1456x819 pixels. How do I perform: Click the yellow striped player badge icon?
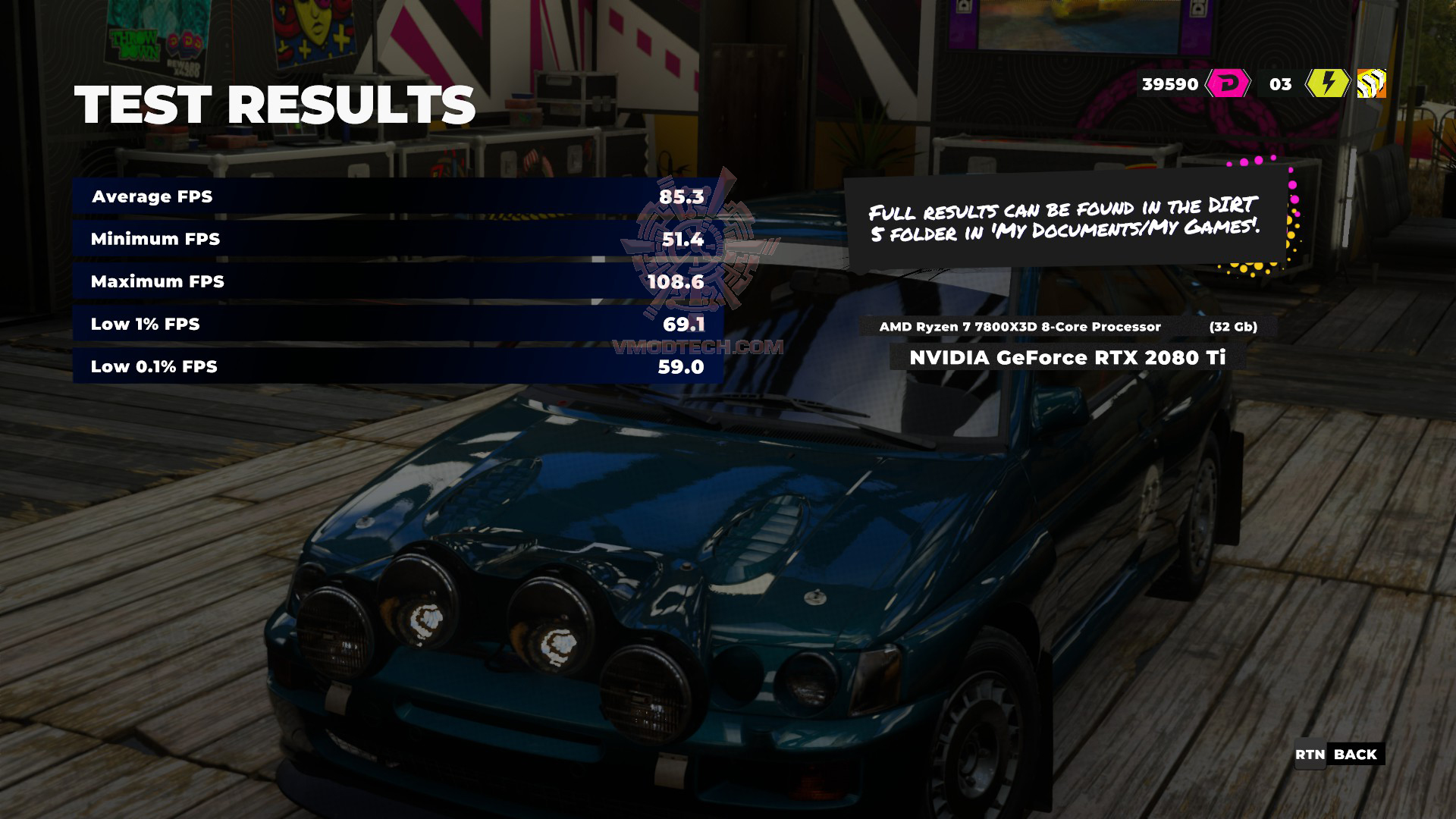1371,83
